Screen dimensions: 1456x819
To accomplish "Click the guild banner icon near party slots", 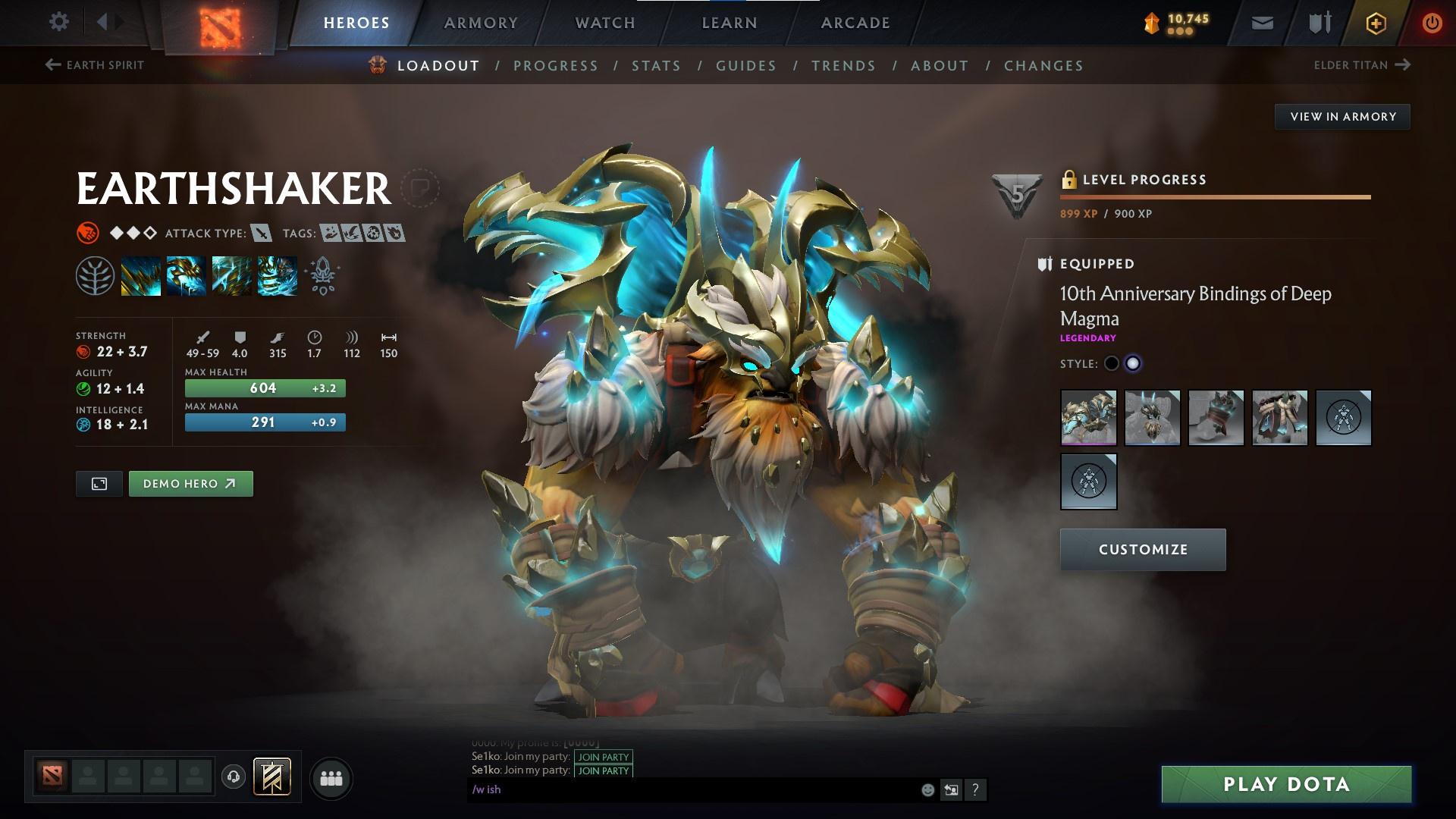I will (273, 777).
